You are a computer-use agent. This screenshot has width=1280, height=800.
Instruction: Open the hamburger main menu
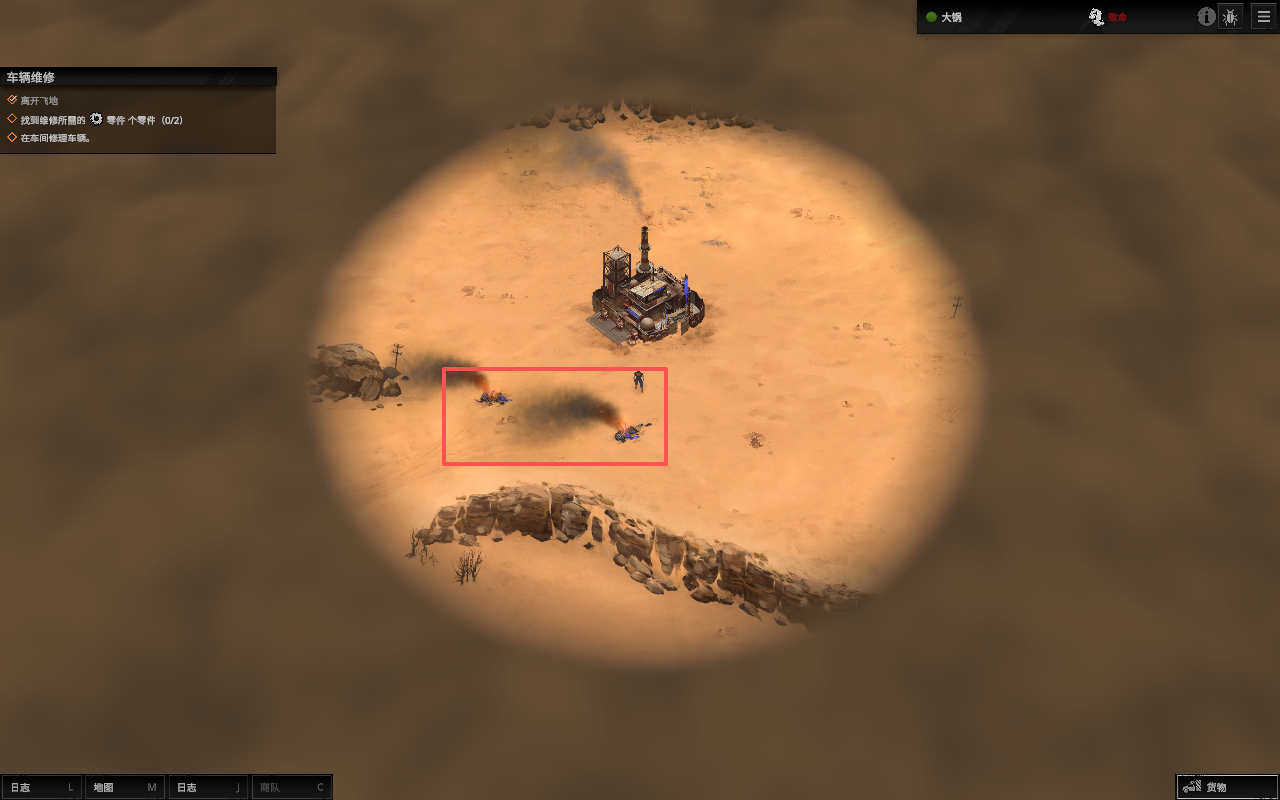(x=1263, y=17)
